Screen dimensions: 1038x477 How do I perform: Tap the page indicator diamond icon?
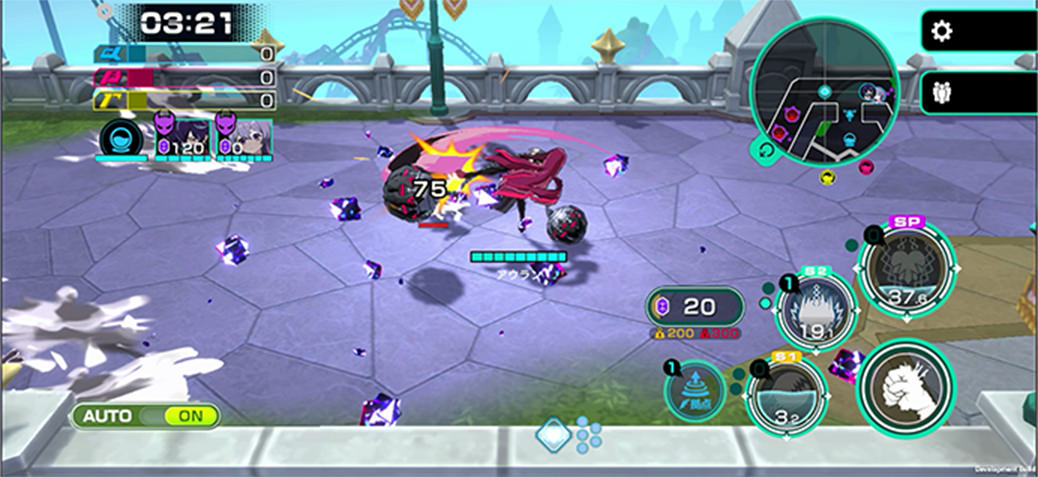click(x=553, y=435)
